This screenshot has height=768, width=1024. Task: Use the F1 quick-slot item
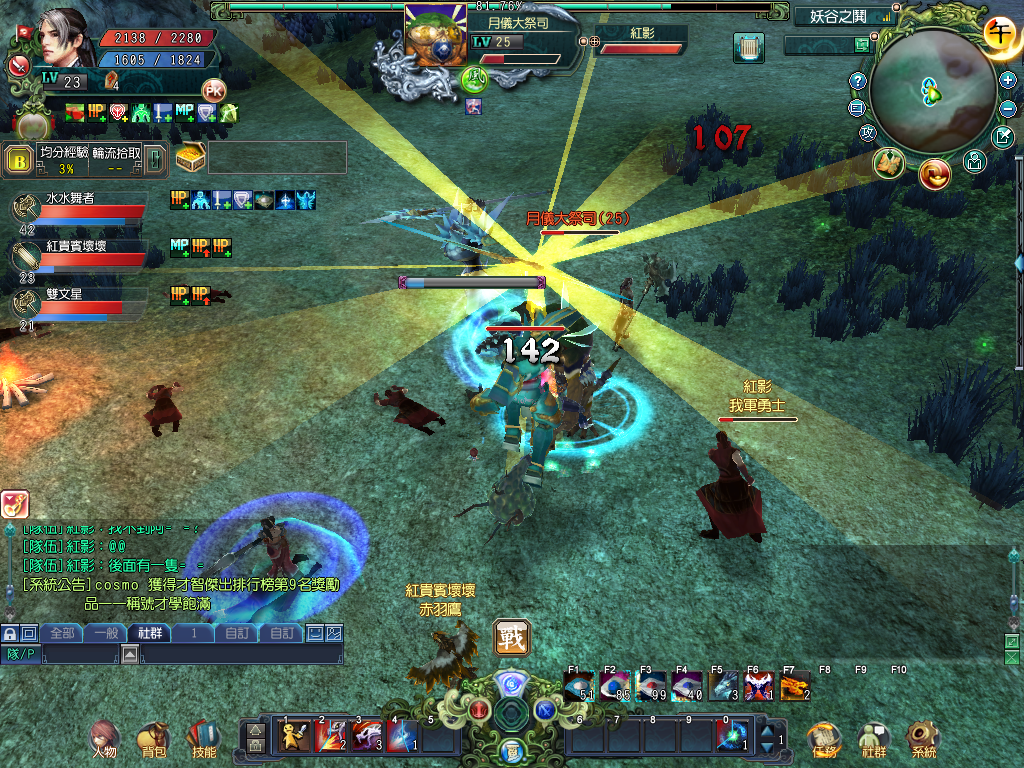pos(580,686)
